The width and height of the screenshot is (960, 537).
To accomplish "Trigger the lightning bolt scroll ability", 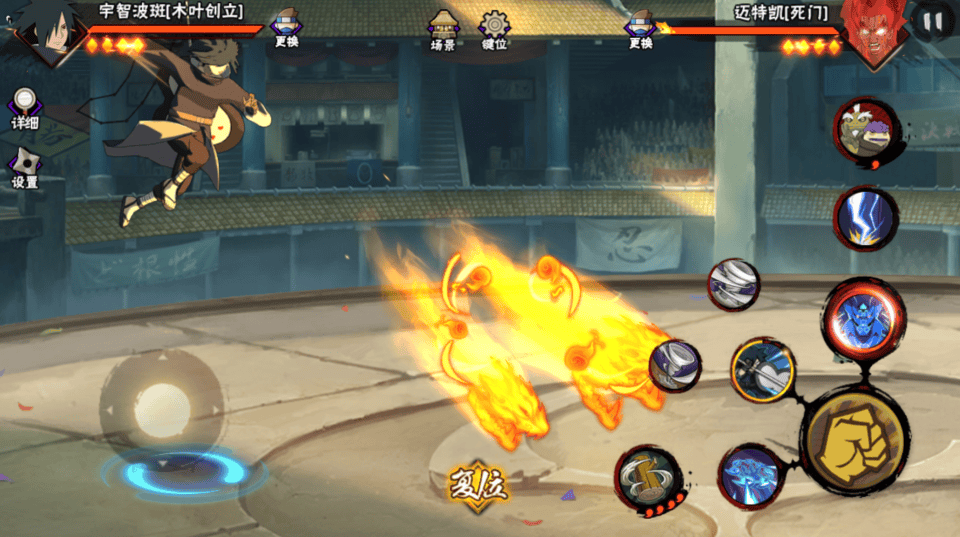I will point(866,218).
